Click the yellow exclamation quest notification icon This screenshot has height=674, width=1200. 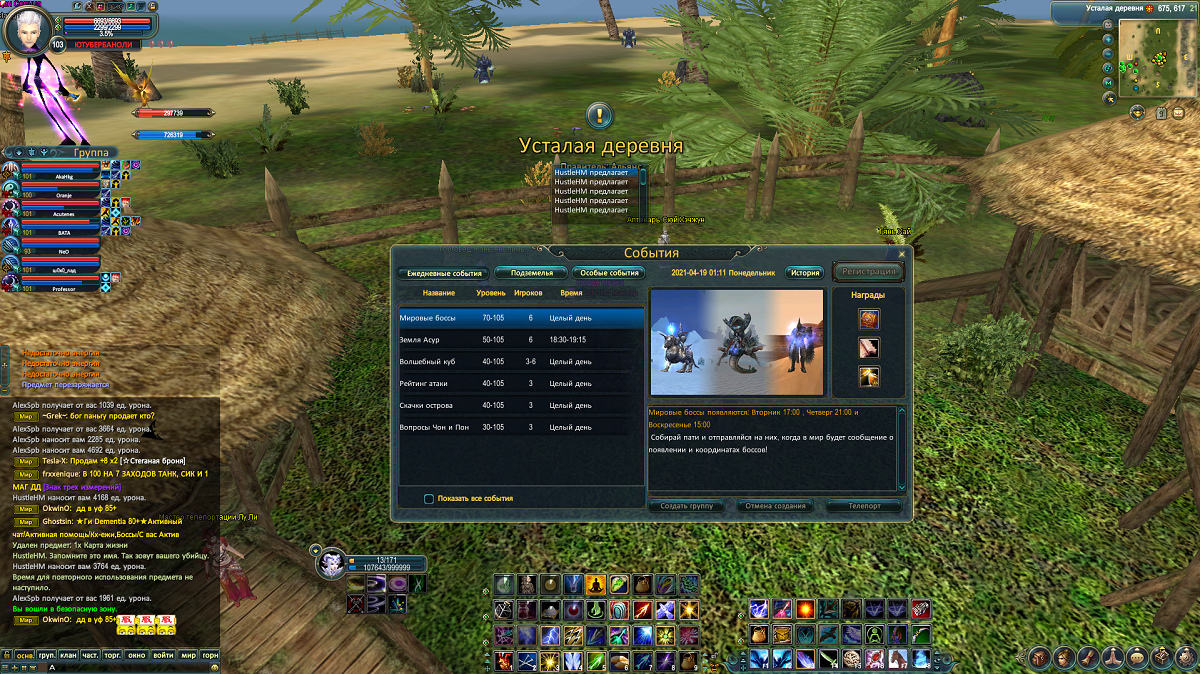(x=599, y=115)
